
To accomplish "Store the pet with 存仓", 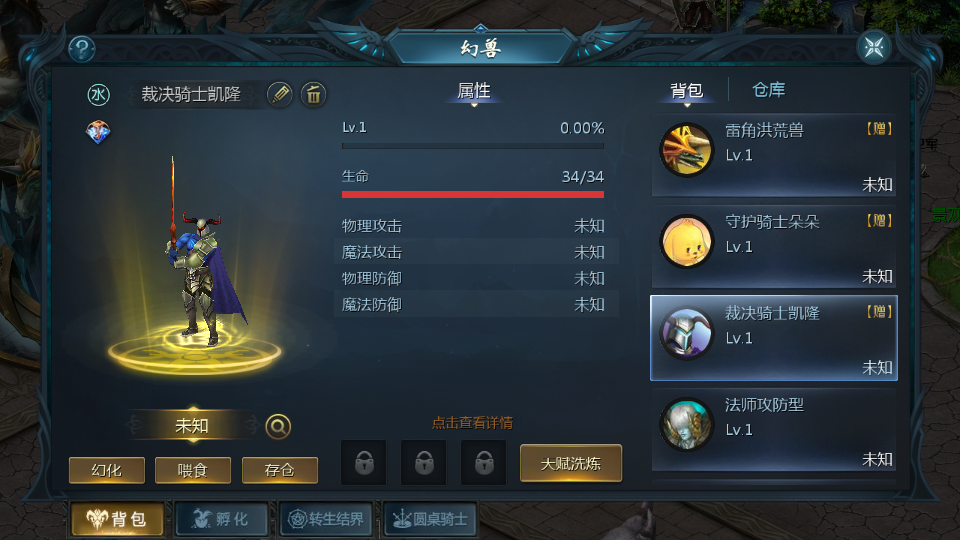I will [x=280, y=470].
